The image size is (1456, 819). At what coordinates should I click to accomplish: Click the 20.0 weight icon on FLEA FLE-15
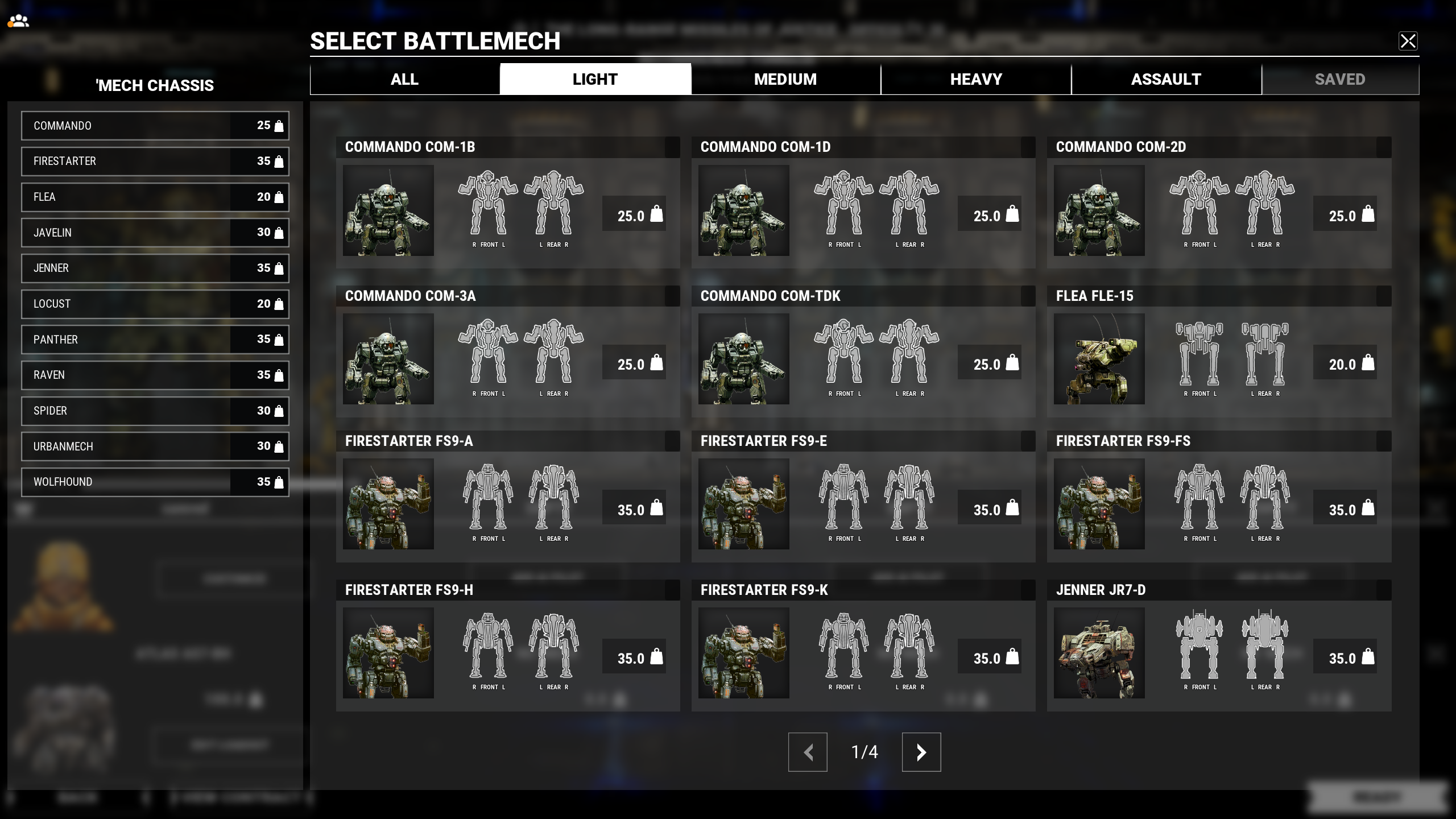pyautogui.click(x=1367, y=364)
